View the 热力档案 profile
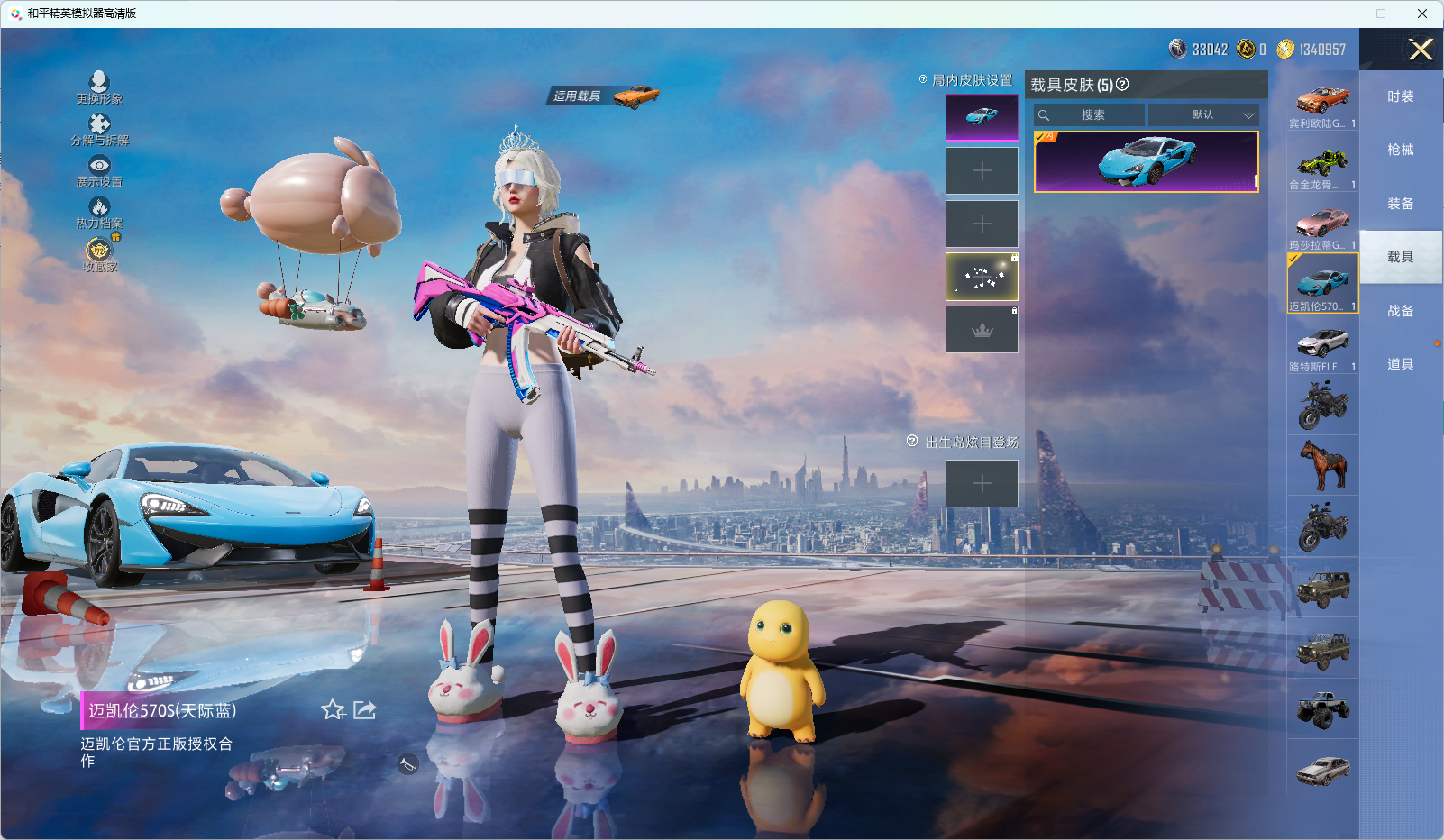The width and height of the screenshot is (1444, 840). click(99, 211)
